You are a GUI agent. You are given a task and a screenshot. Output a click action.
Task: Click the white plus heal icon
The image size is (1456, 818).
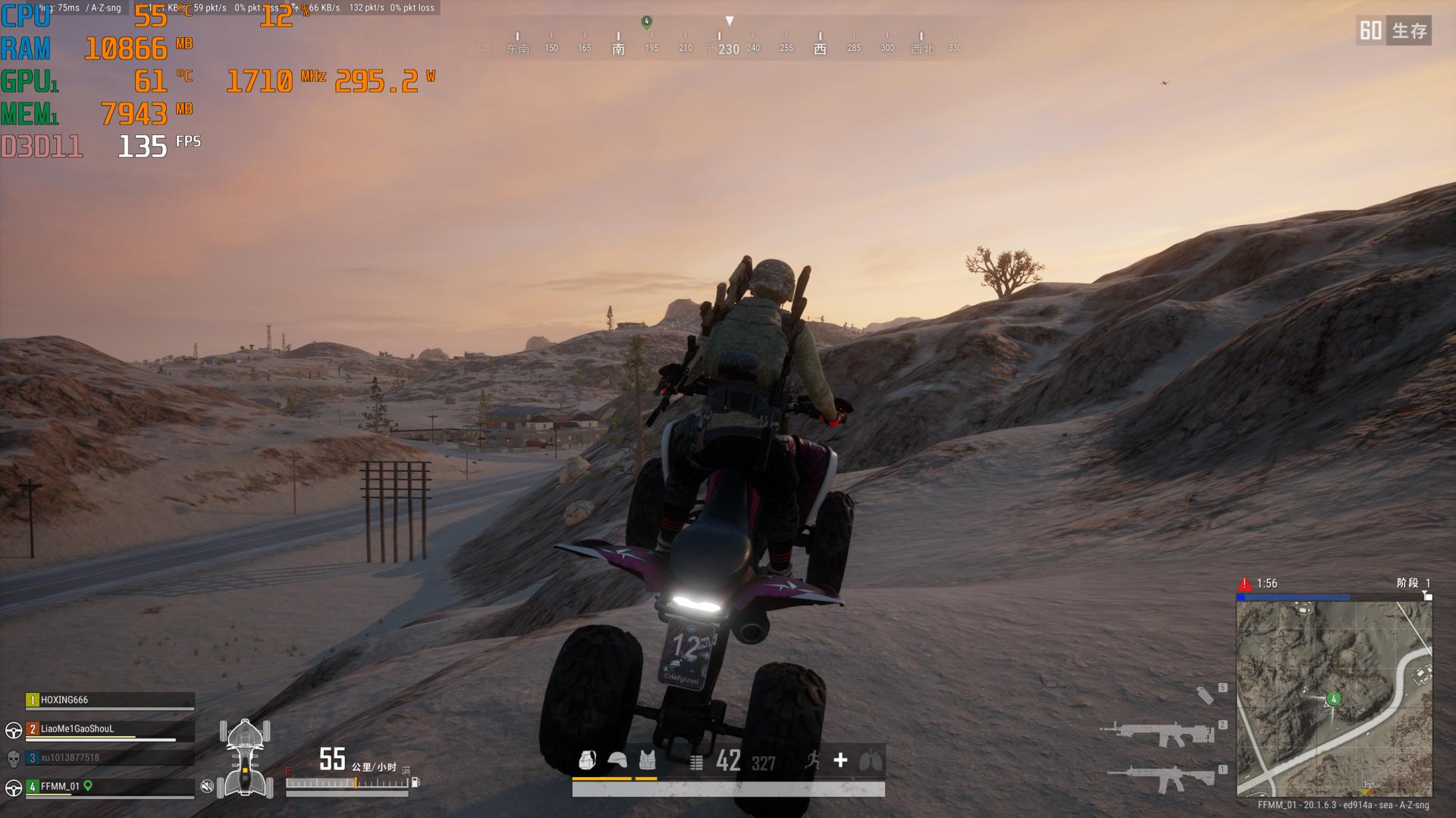tap(840, 760)
